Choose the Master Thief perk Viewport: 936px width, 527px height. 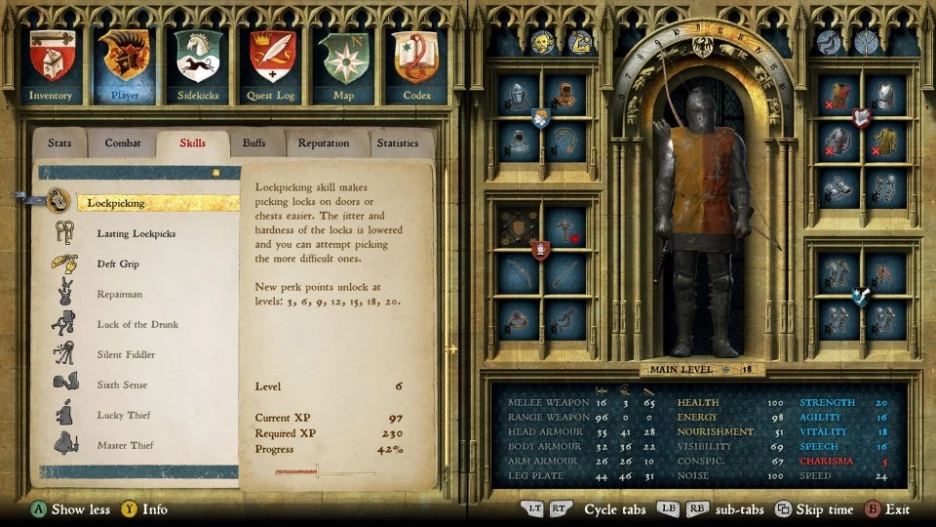[127, 445]
